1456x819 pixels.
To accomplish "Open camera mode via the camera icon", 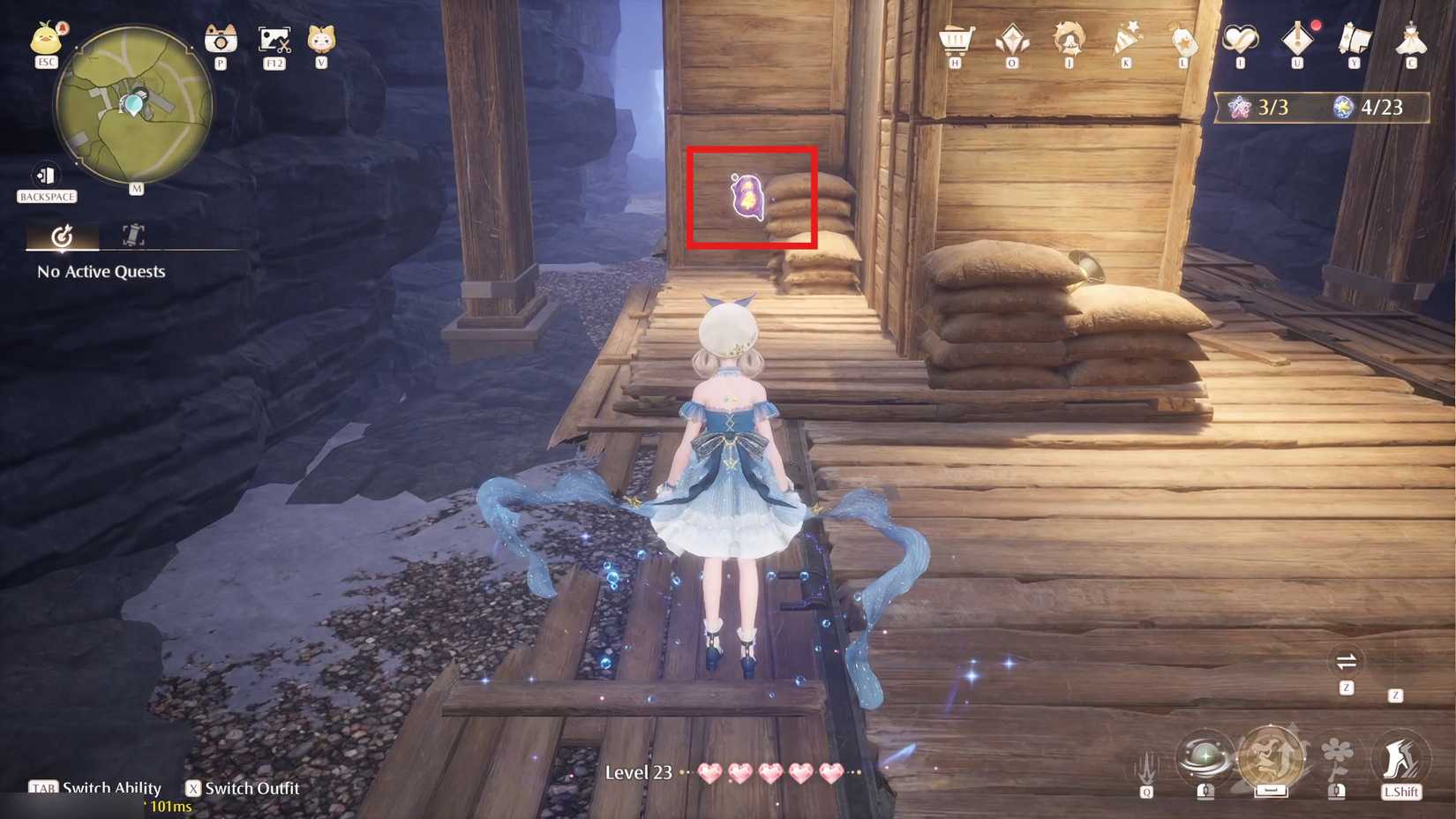I will (x=221, y=40).
